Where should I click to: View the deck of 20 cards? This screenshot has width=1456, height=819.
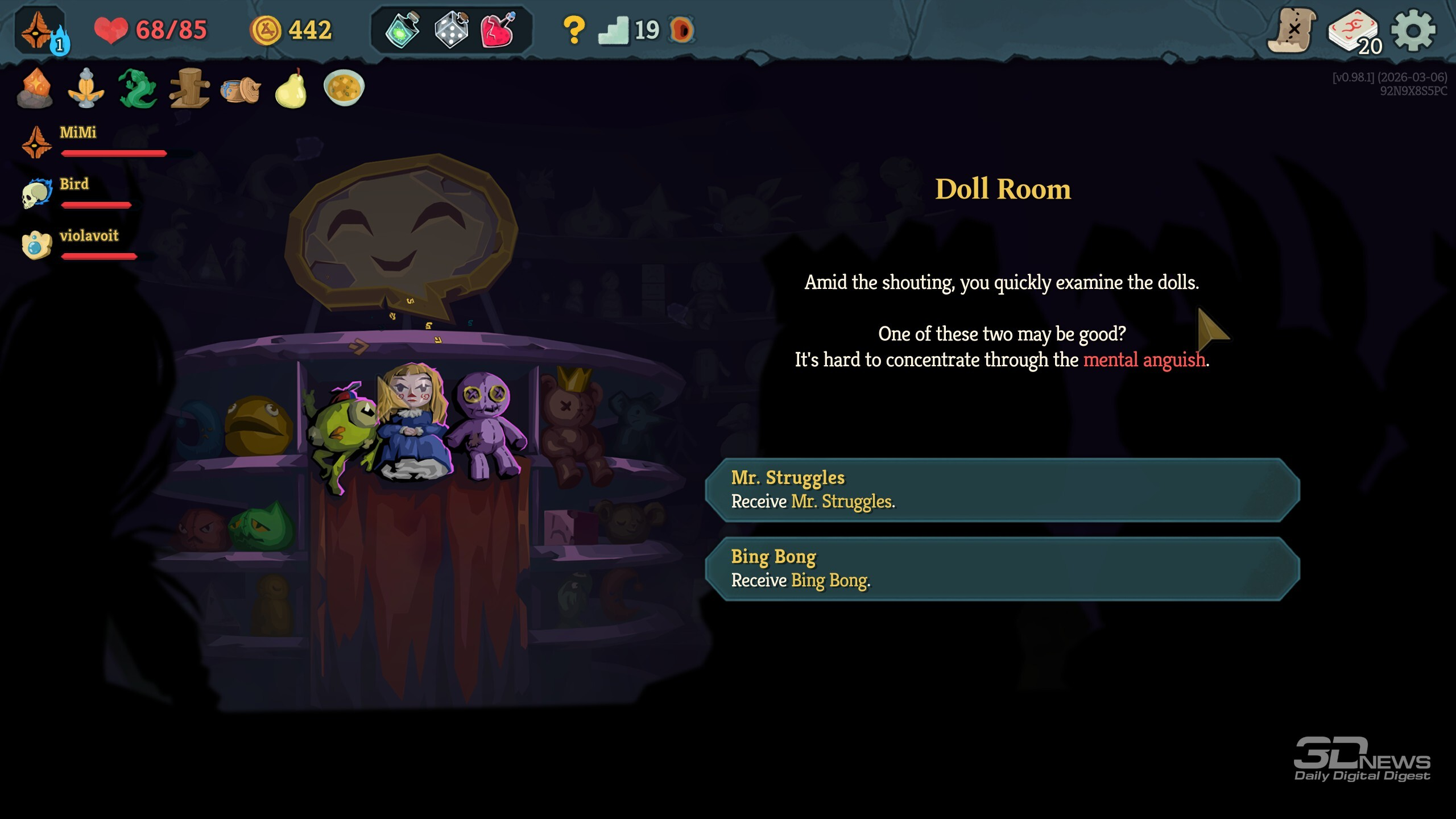click(x=1354, y=31)
